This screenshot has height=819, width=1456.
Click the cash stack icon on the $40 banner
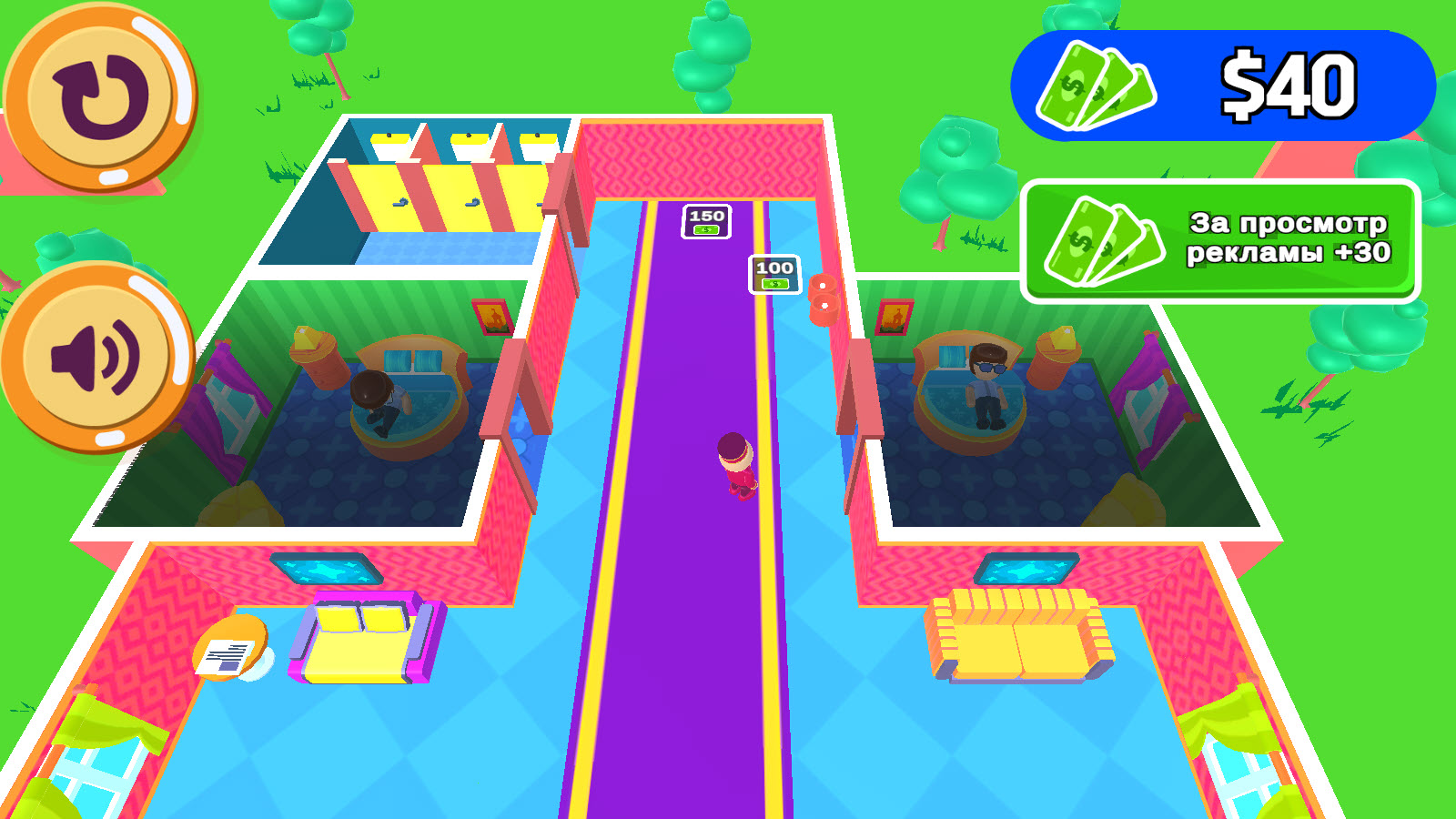click(1096, 86)
